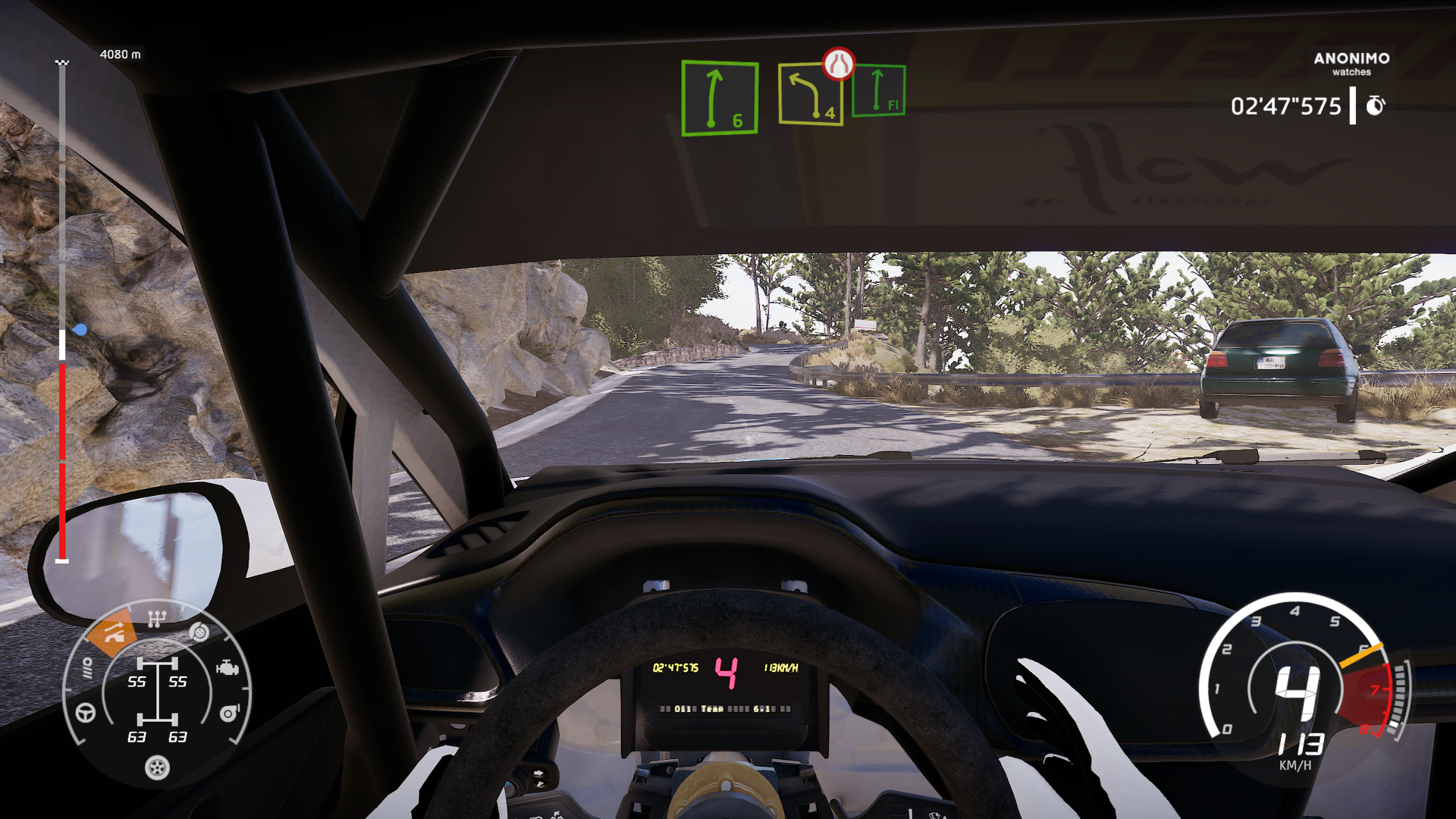Toggle the highlighted orange bodywork damage segment

click(x=111, y=632)
